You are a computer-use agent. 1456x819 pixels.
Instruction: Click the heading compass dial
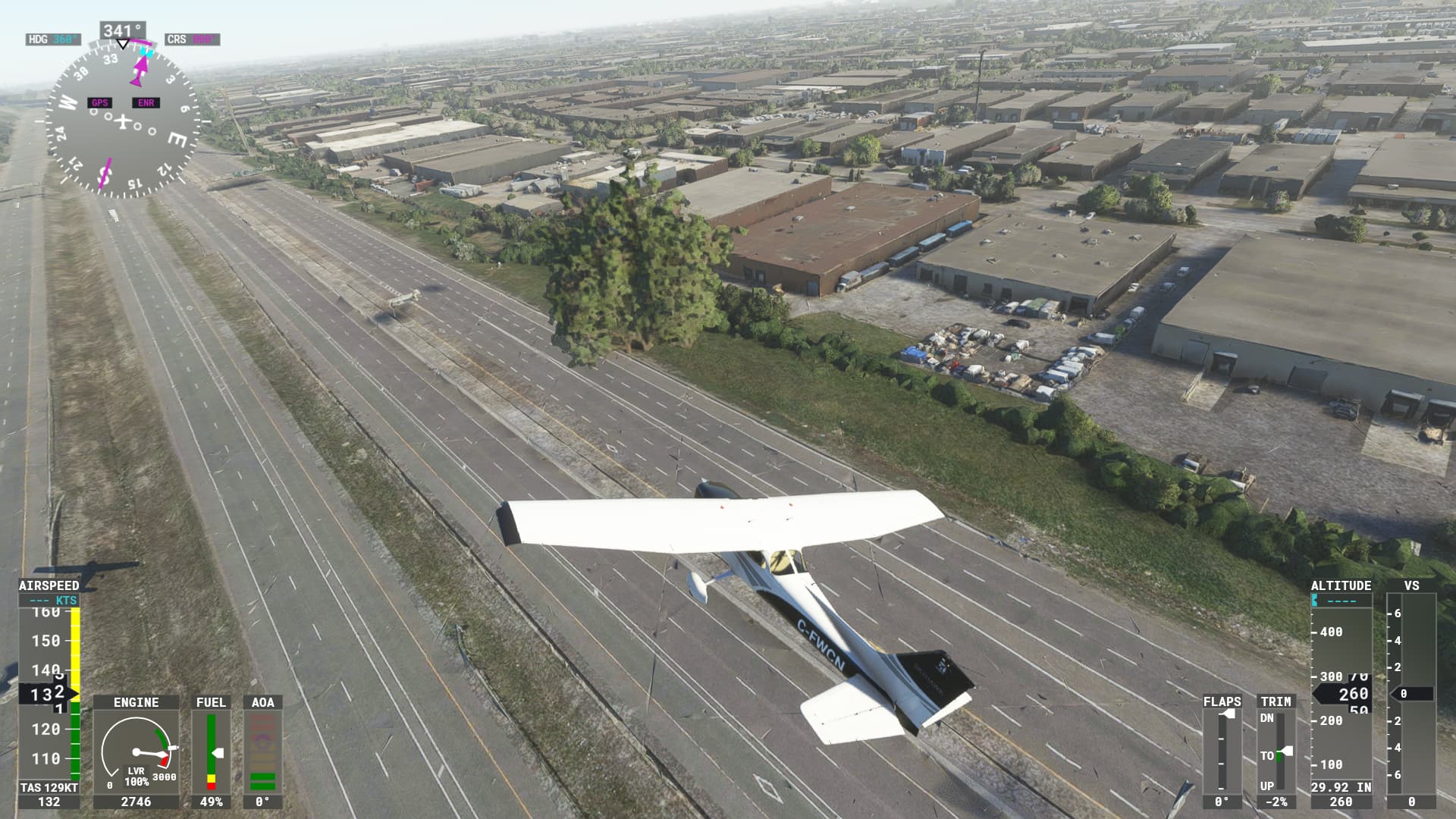(x=122, y=120)
